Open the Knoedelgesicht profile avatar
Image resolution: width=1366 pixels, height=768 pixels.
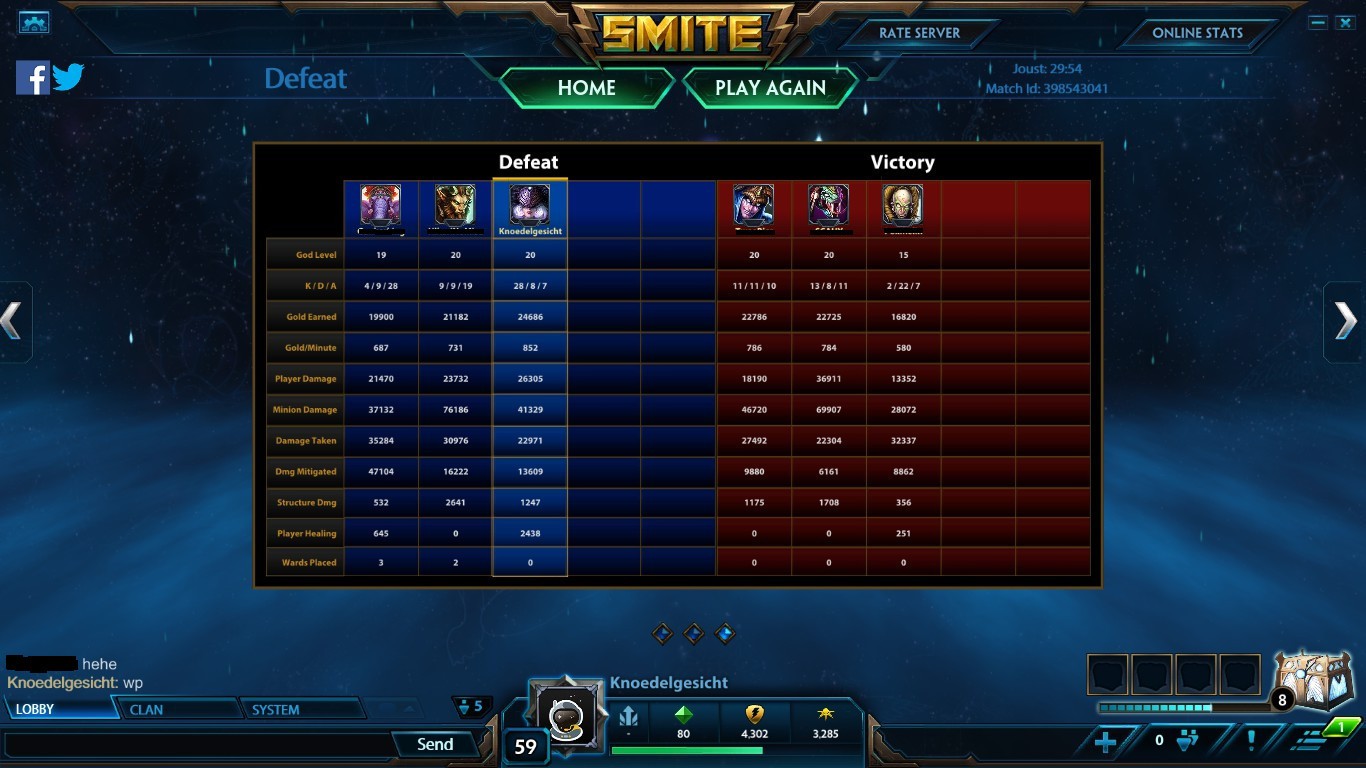point(566,712)
